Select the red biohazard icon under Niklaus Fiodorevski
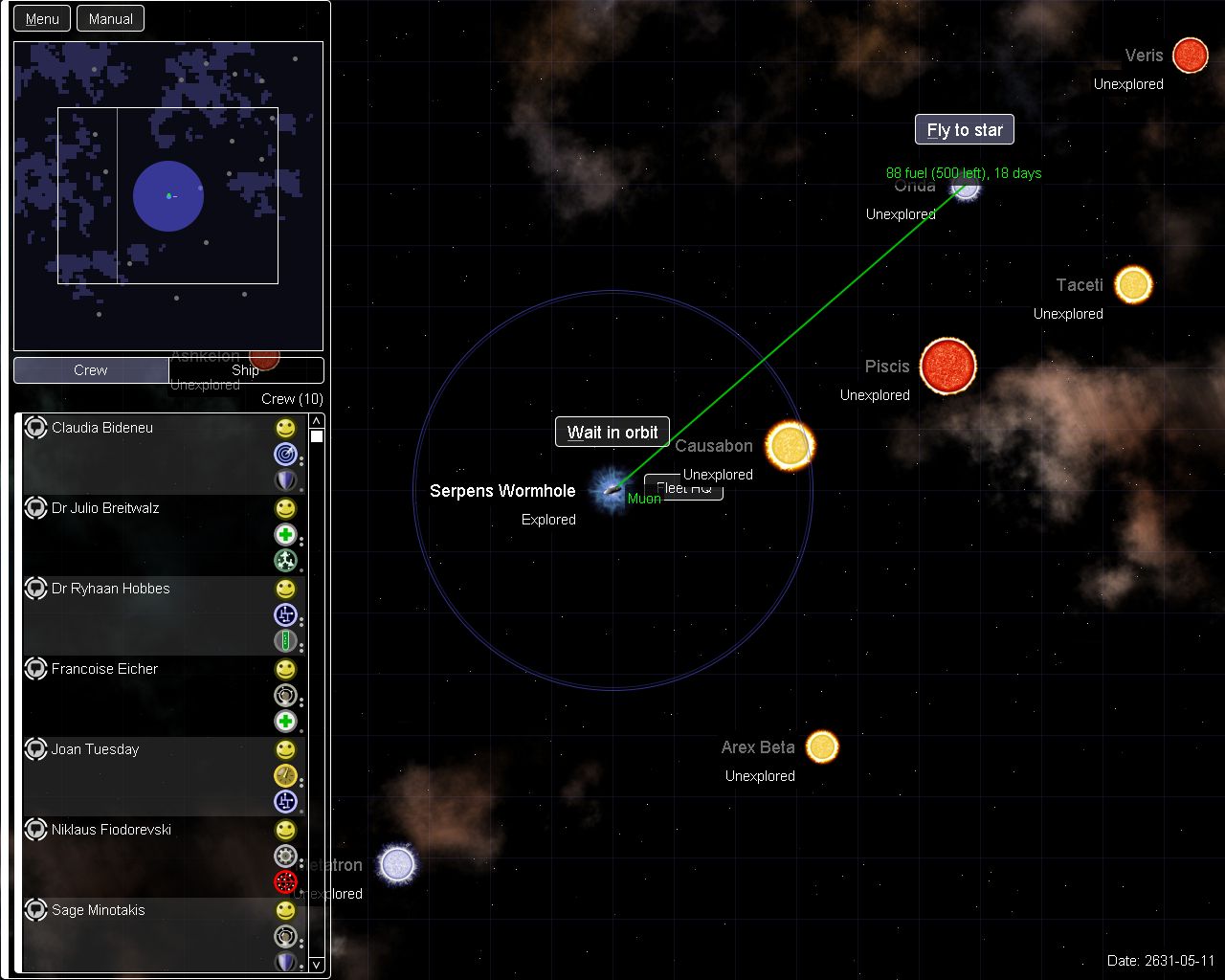This screenshot has width=1225, height=980. click(x=285, y=882)
